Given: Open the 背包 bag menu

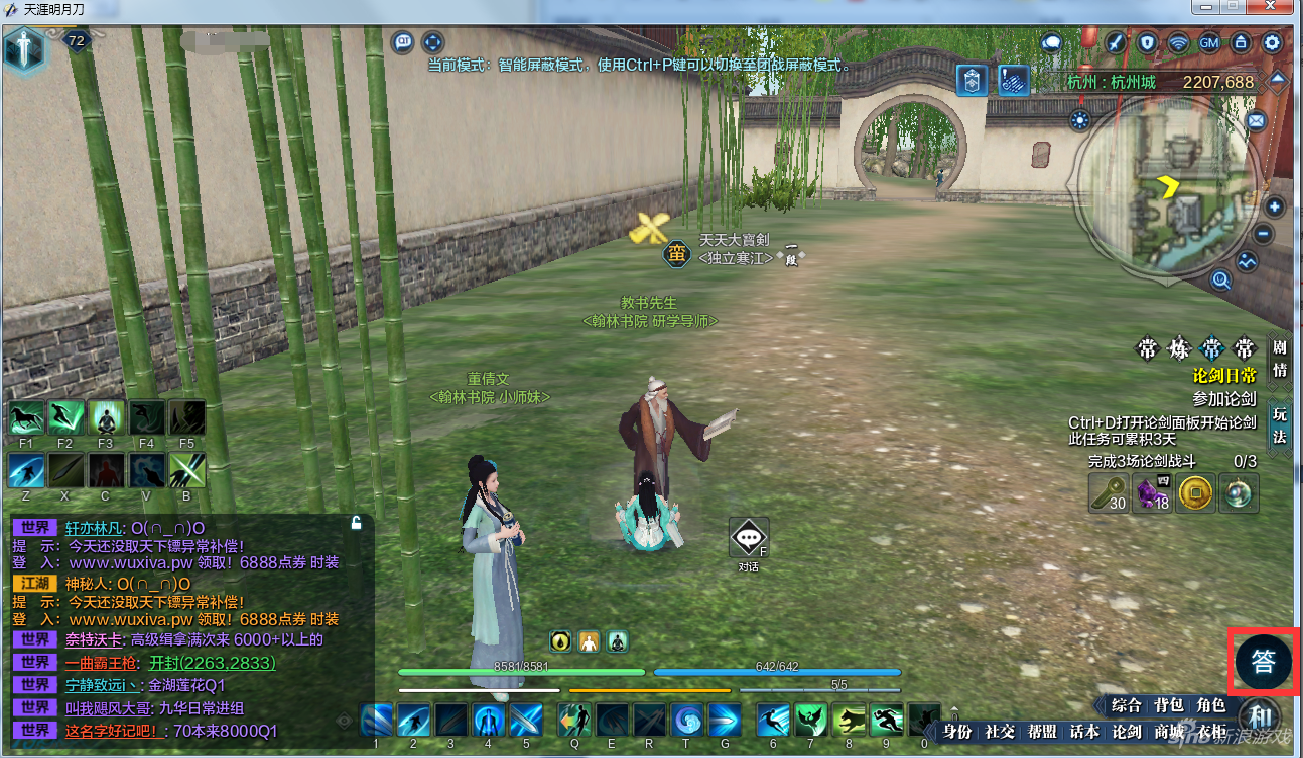Looking at the screenshot, I should click(x=1169, y=706).
